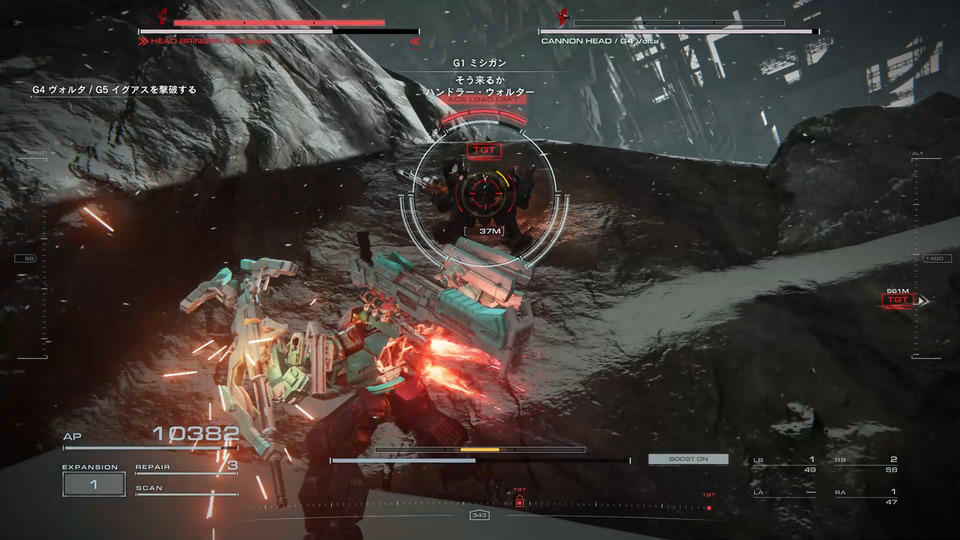Screen dimensions: 960x540
Task: Activate the Scan indicator
Action: pyautogui.click(x=186, y=489)
